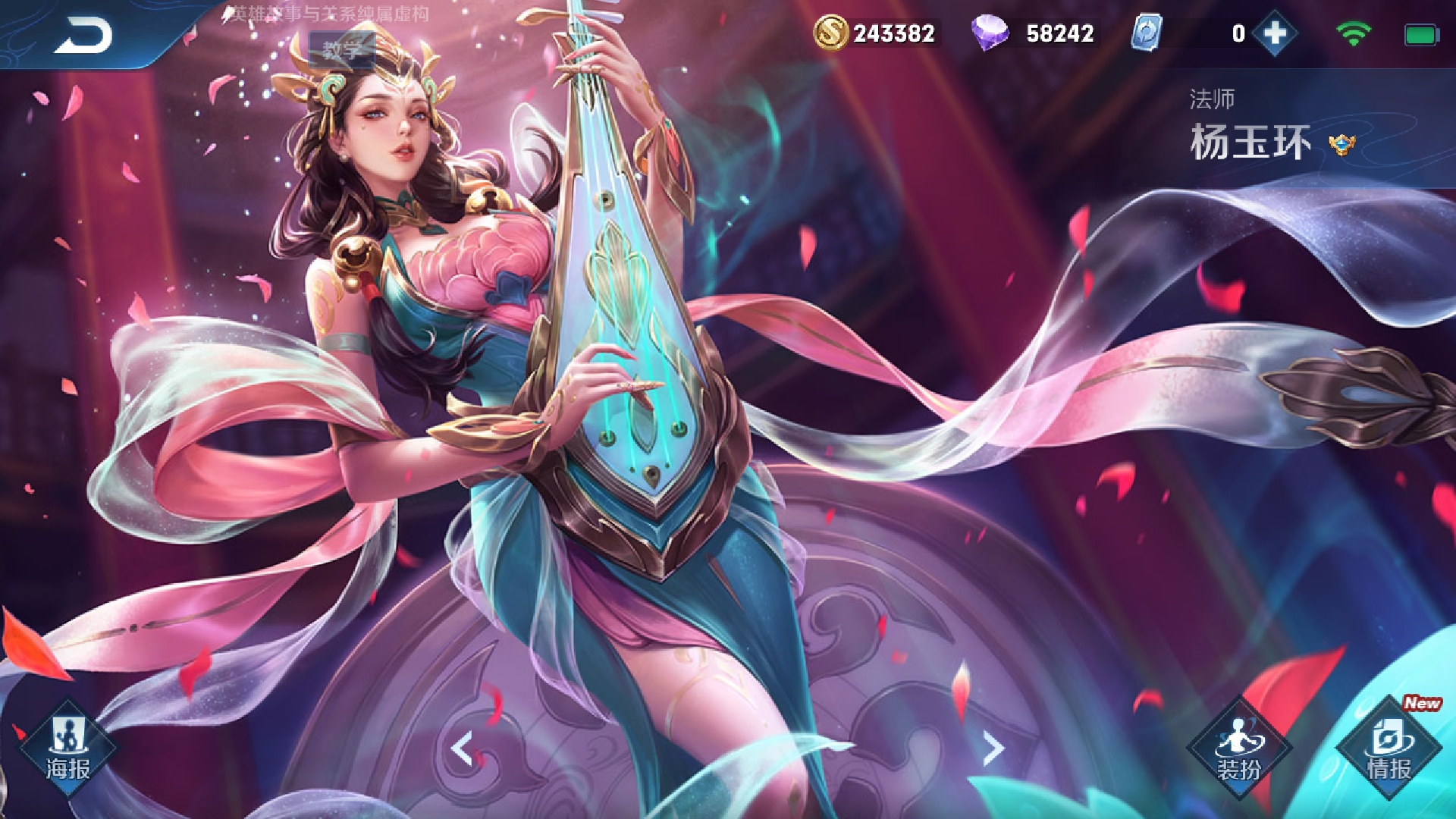This screenshot has width=1456, height=819.
Task: Open the 情报 info panel
Action: (x=1389, y=748)
